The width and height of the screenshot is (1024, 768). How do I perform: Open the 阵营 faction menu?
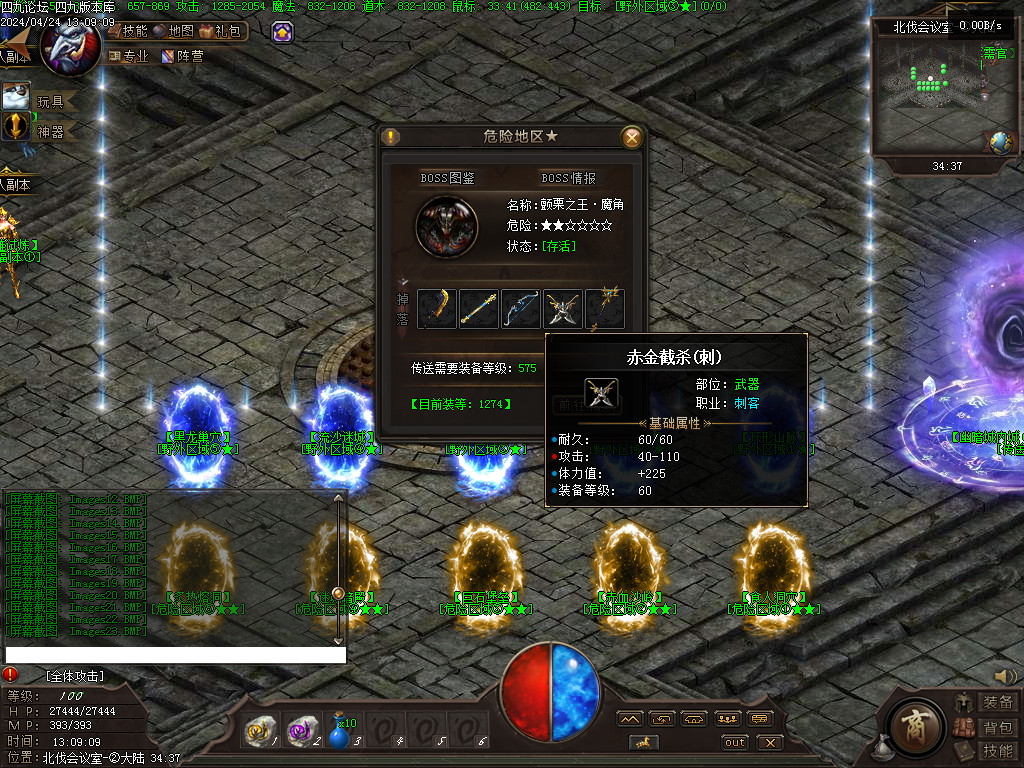(x=183, y=57)
